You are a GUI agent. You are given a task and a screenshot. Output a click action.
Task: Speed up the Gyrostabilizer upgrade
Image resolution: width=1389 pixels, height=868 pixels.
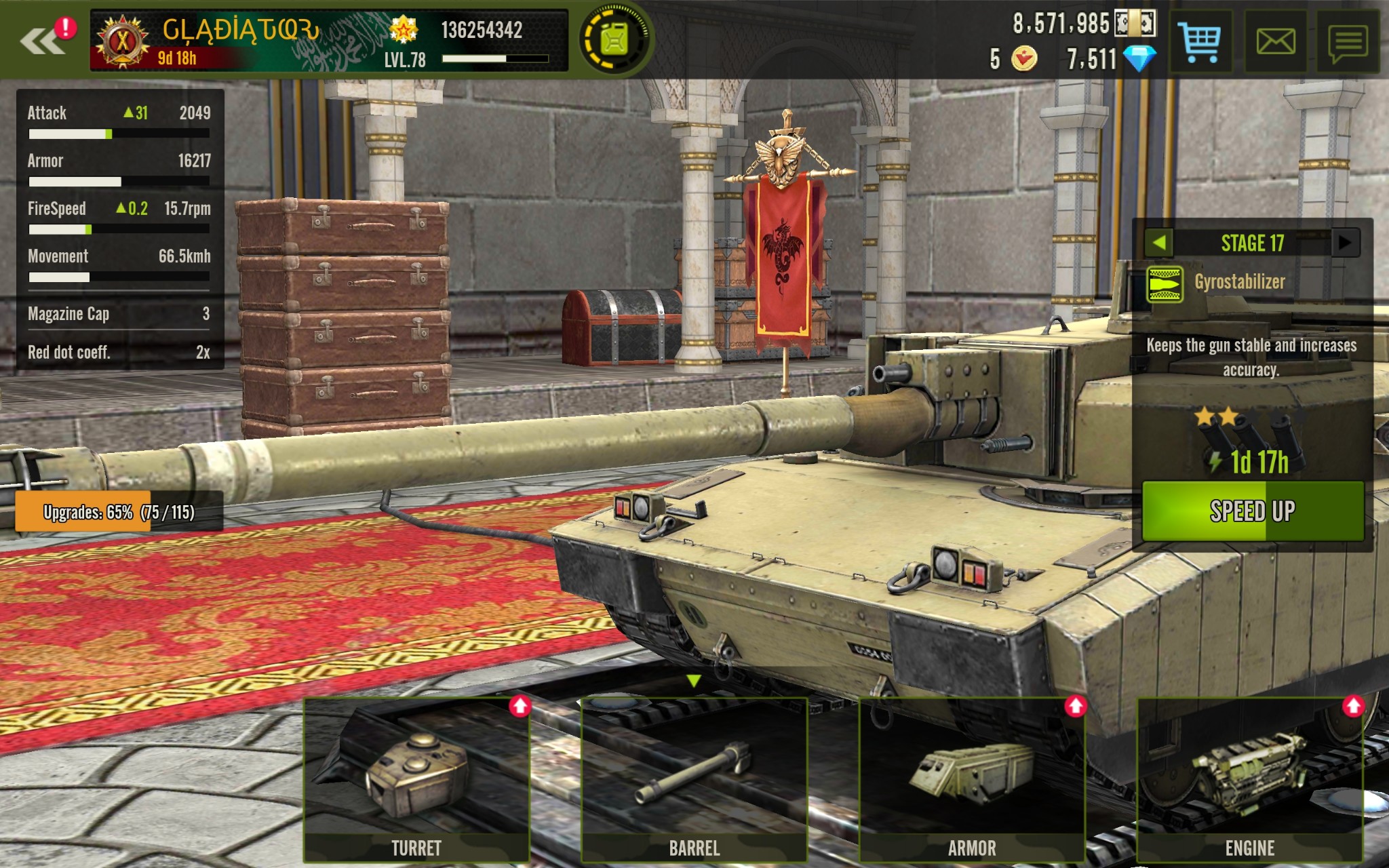pyautogui.click(x=1252, y=511)
